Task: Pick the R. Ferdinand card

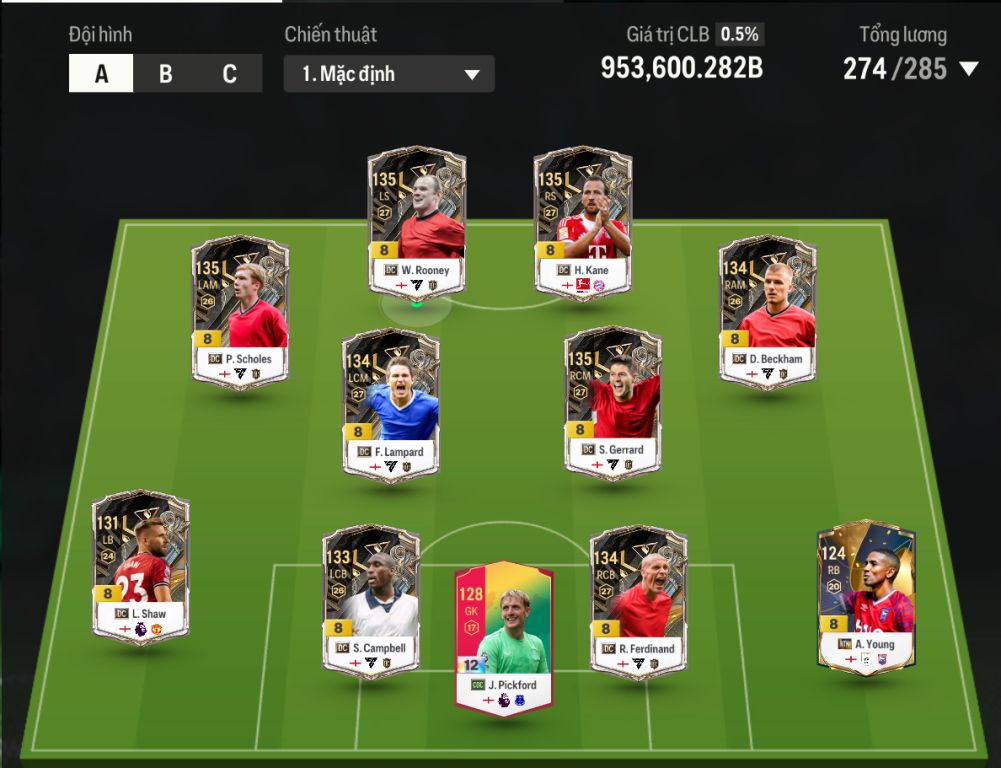Action: coord(639,601)
